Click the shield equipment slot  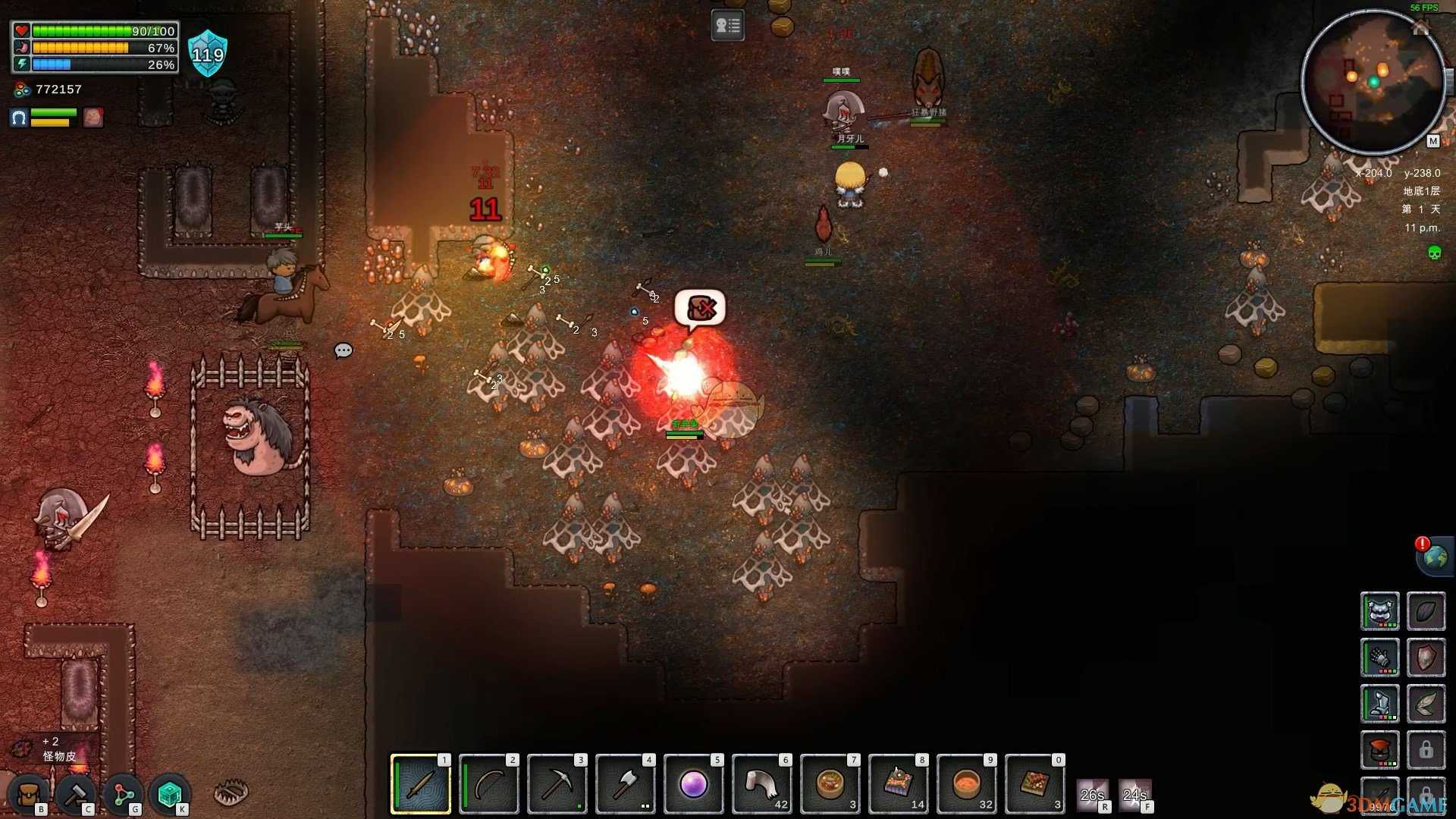coord(1426,657)
